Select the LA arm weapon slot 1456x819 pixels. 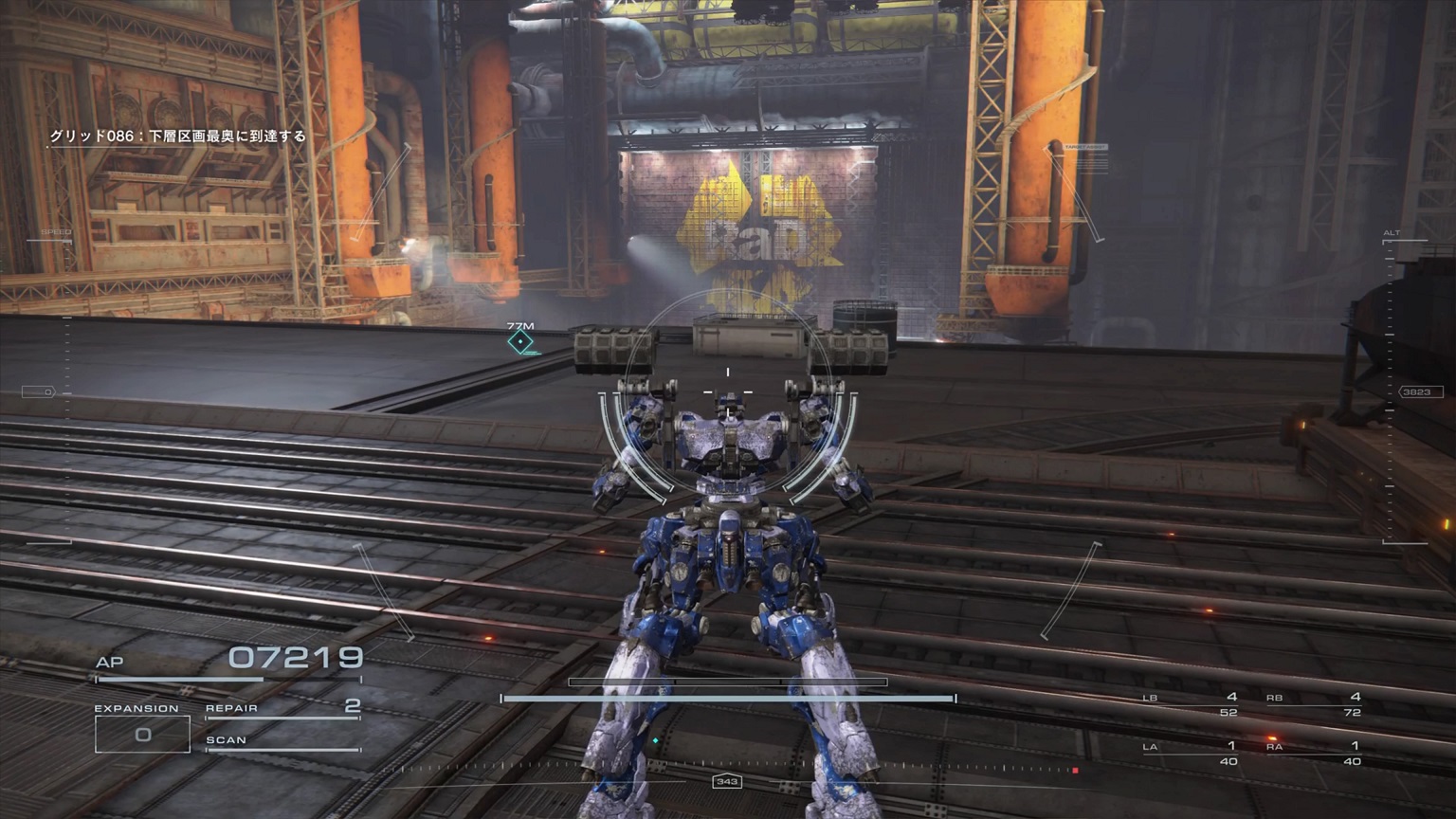[x=1191, y=753]
